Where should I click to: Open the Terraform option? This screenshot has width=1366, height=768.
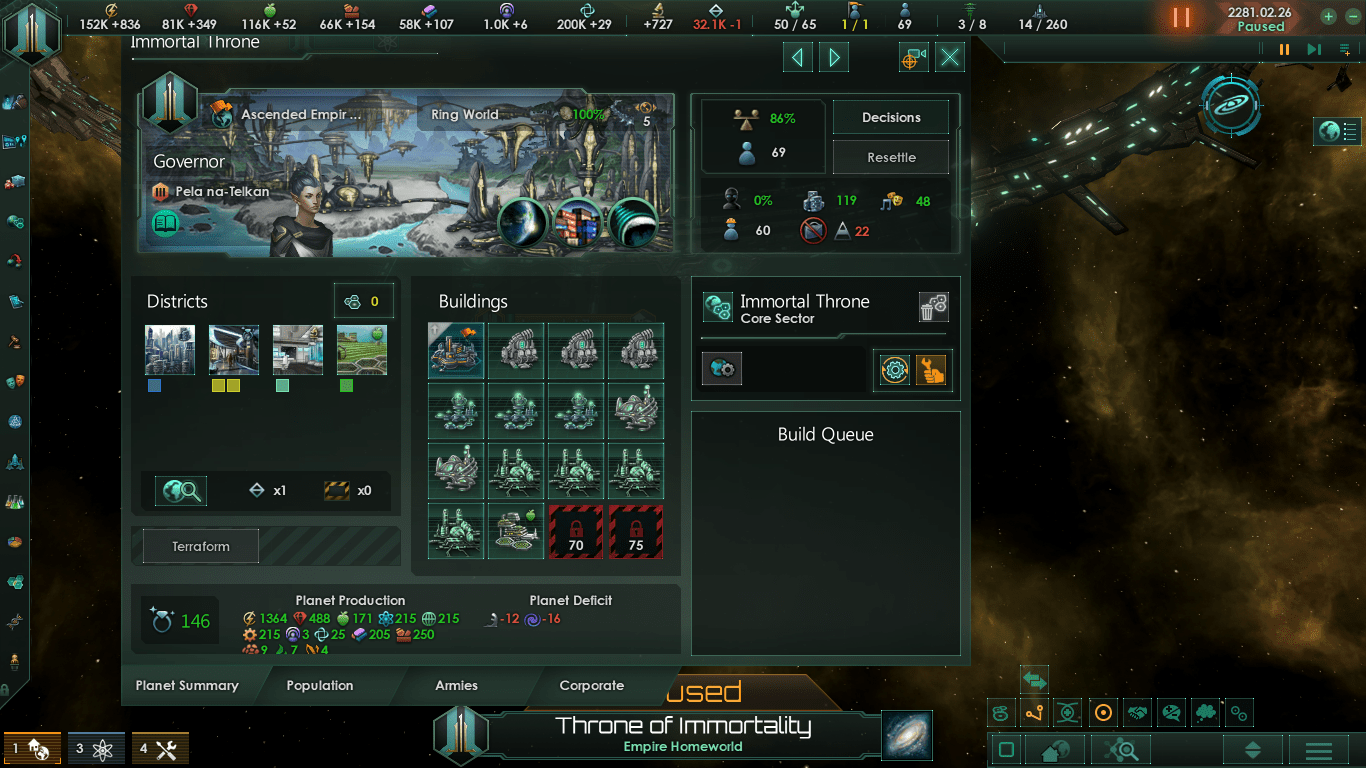(x=201, y=547)
